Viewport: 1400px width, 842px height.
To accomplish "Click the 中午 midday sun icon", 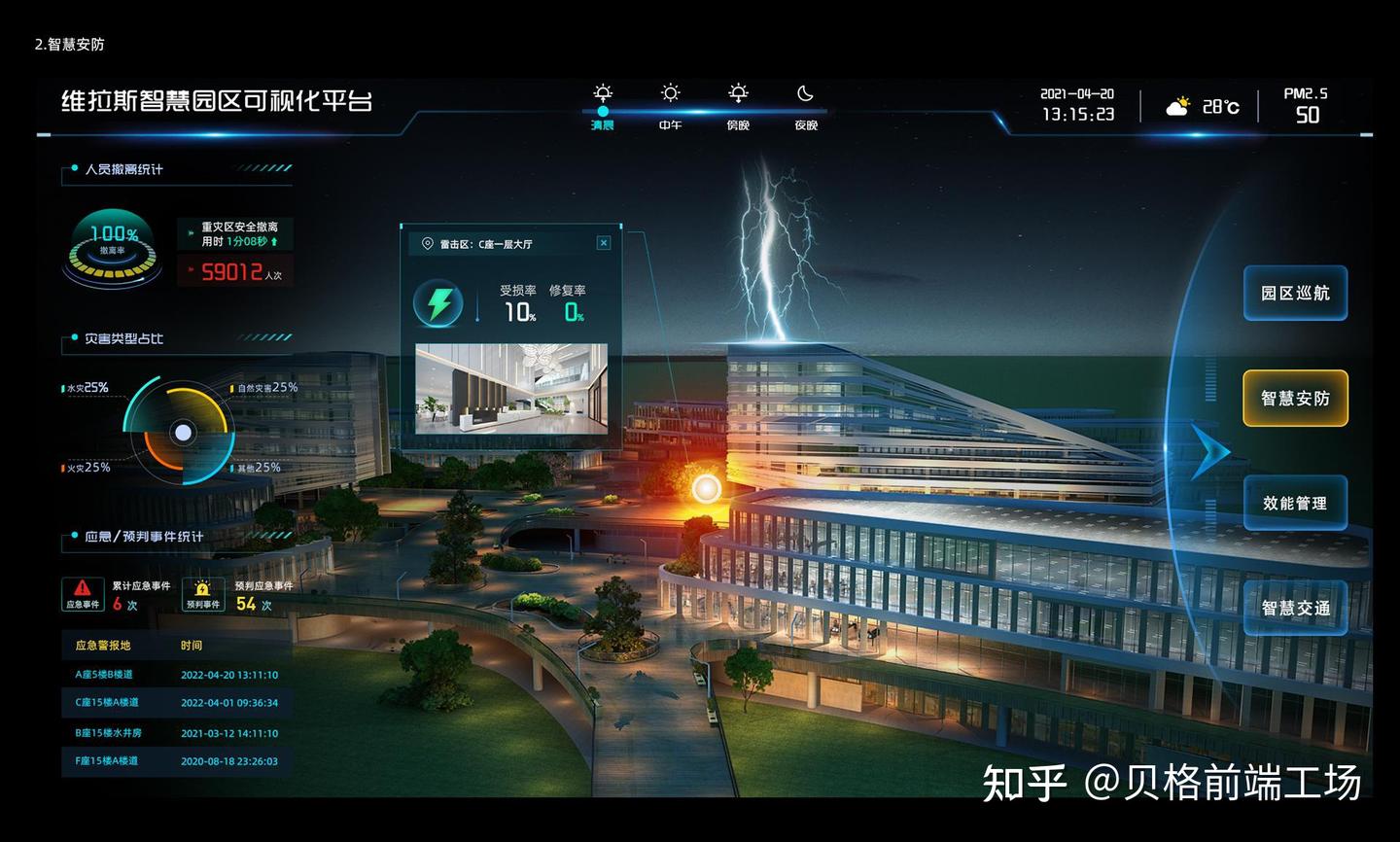I will [x=670, y=93].
